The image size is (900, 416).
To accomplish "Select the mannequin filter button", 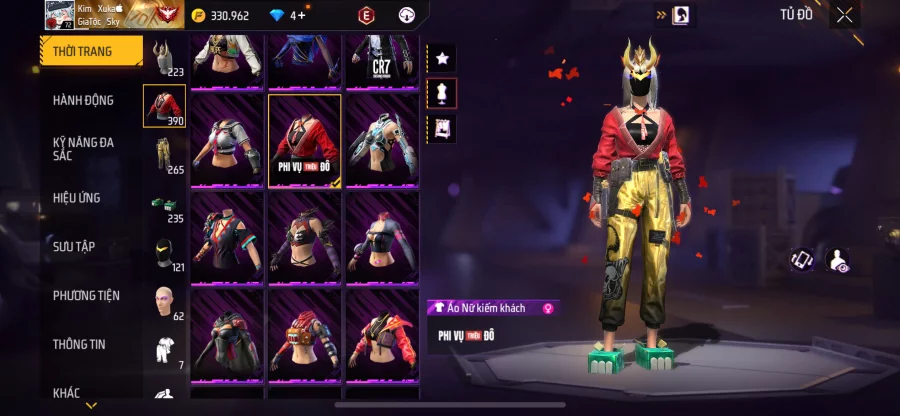I will click(x=441, y=93).
